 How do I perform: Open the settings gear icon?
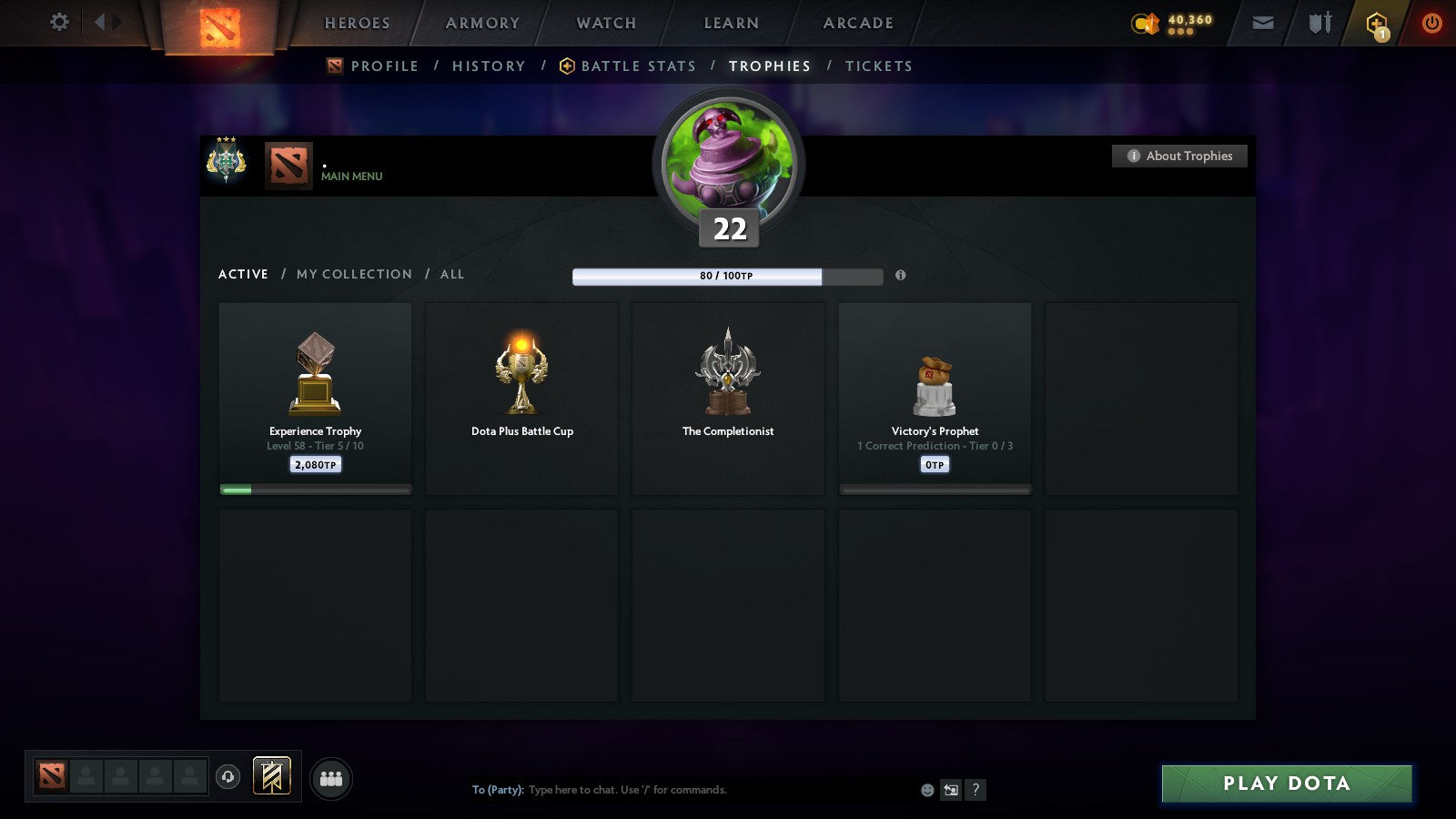(58, 22)
